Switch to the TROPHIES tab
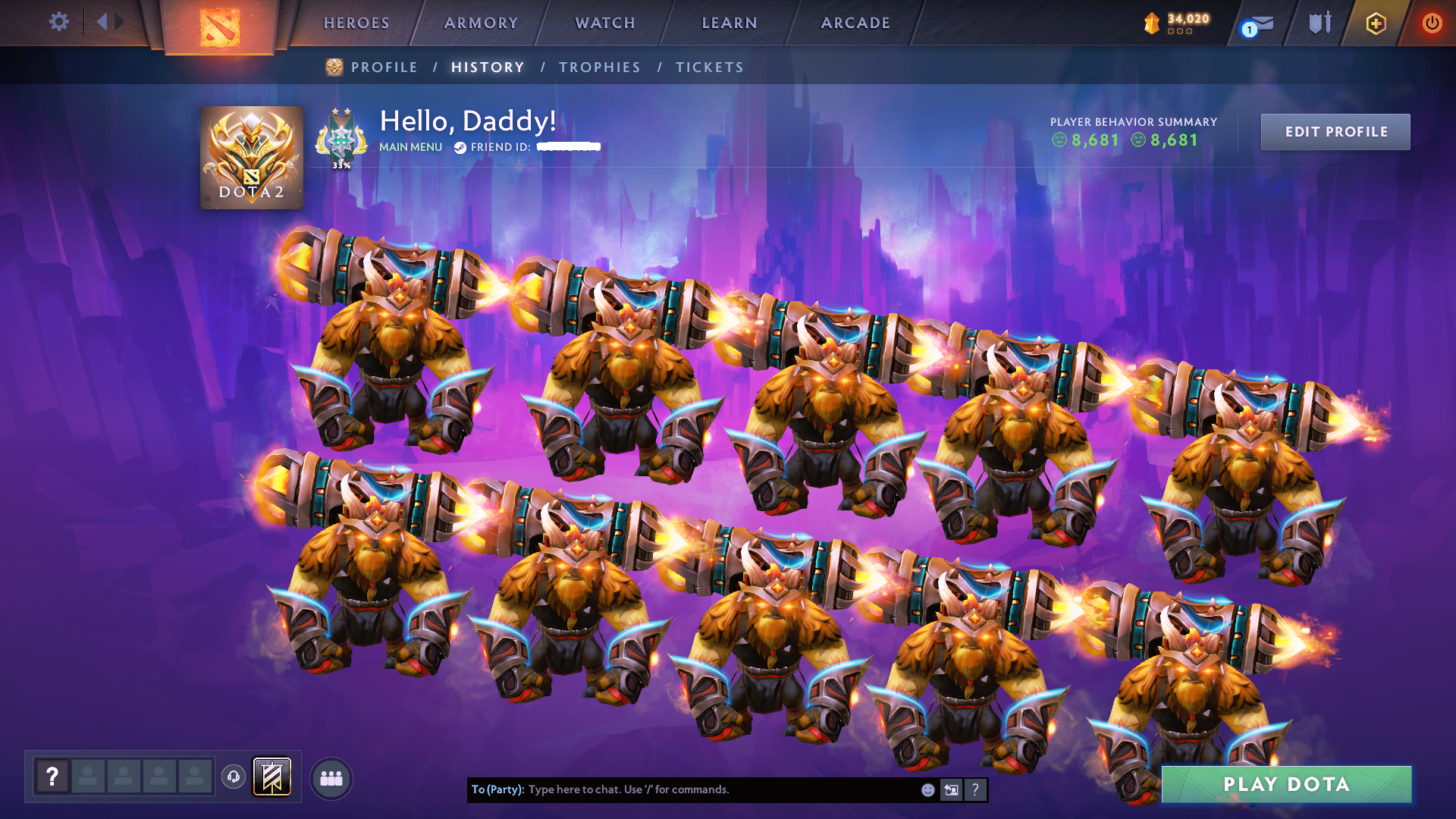1456x819 pixels. pos(599,67)
